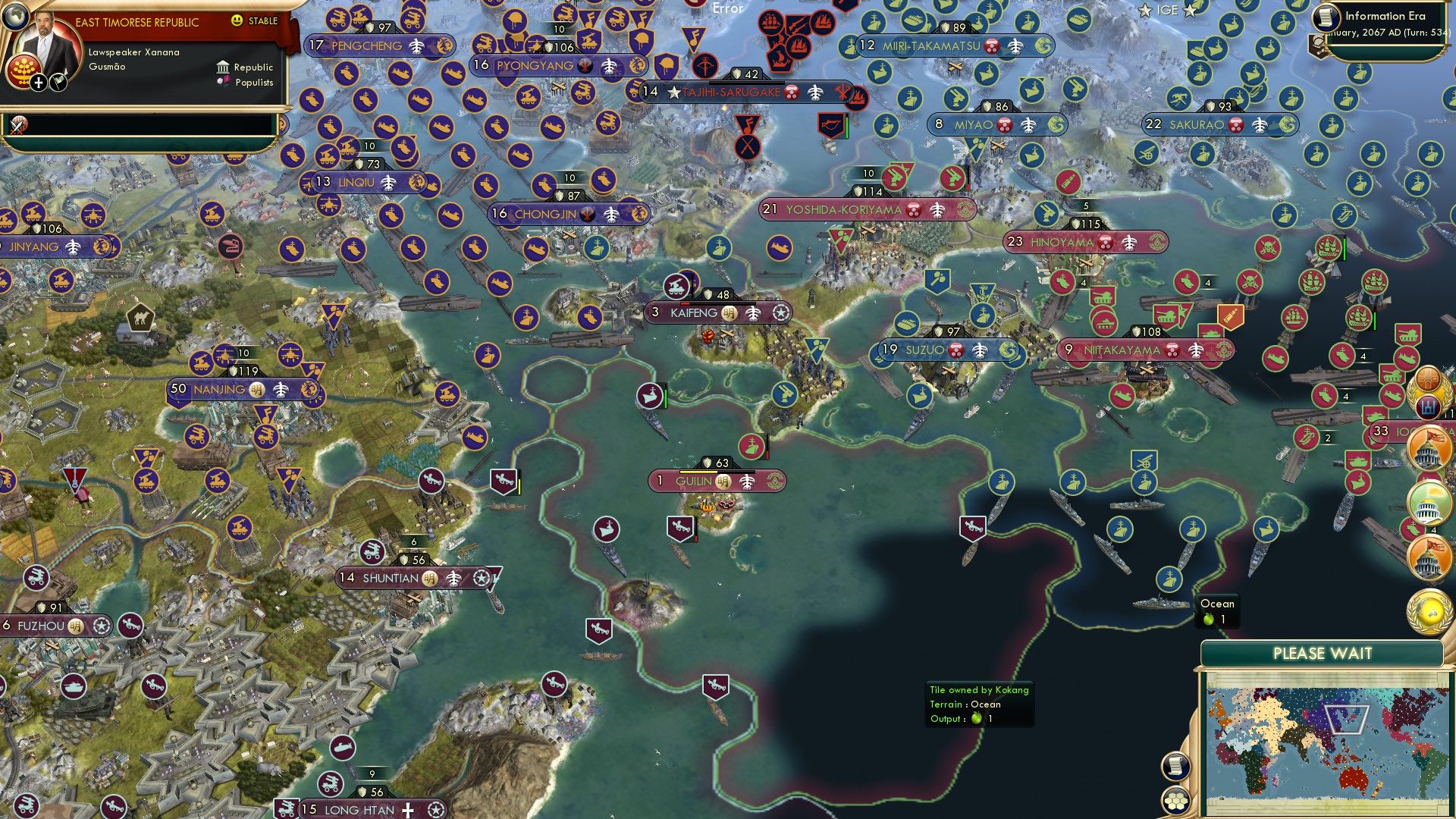Click the globe icon above the leader portrait

17,18
